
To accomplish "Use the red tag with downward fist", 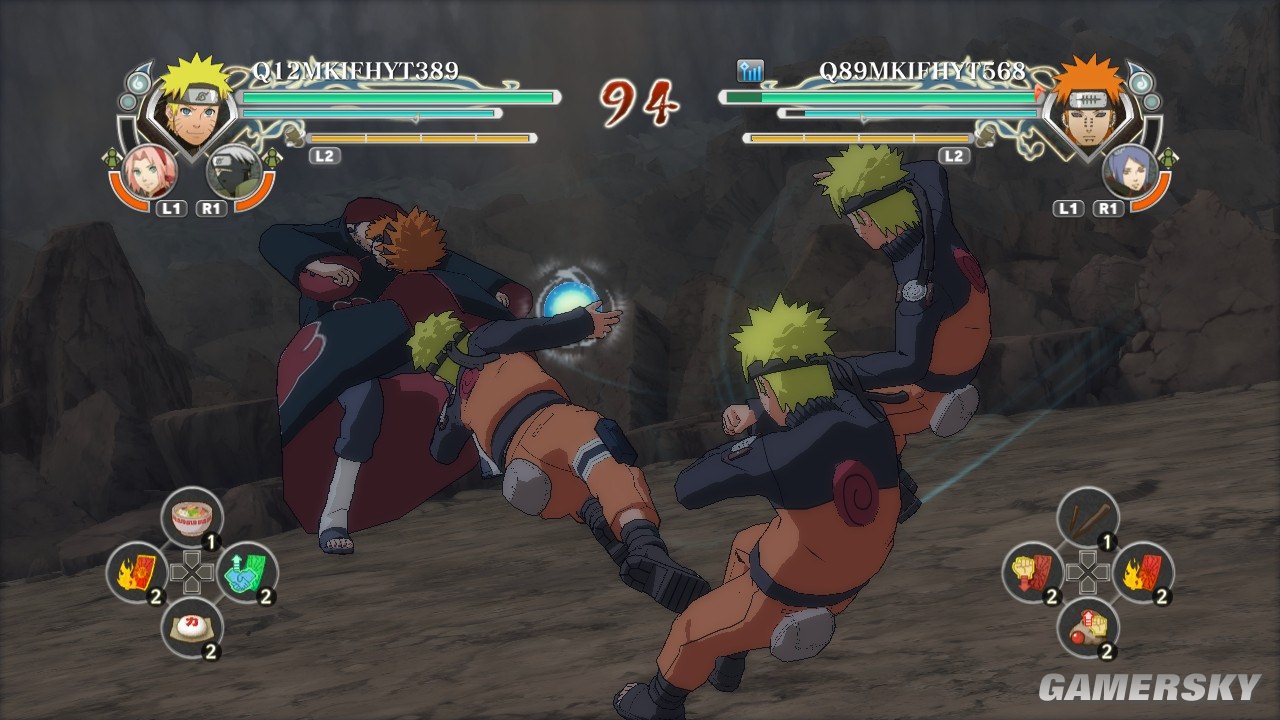I will coord(1033,572).
